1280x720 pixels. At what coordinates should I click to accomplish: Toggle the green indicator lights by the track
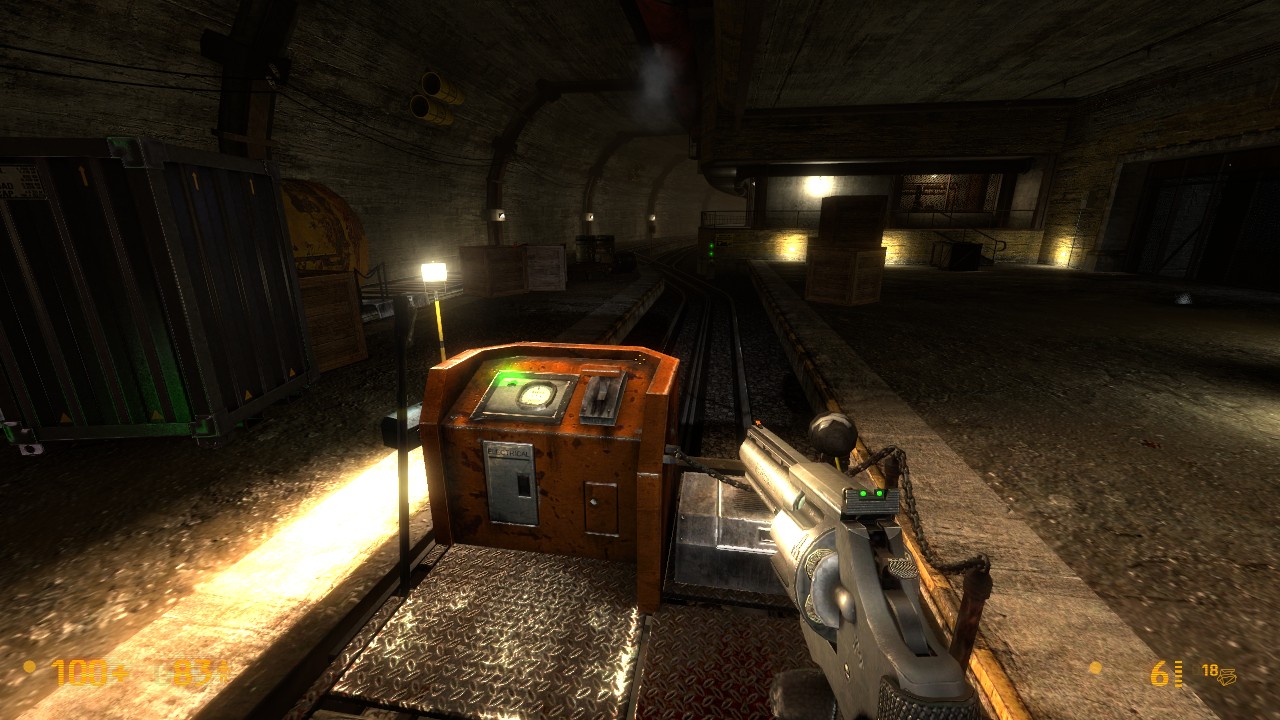click(710, 250)
